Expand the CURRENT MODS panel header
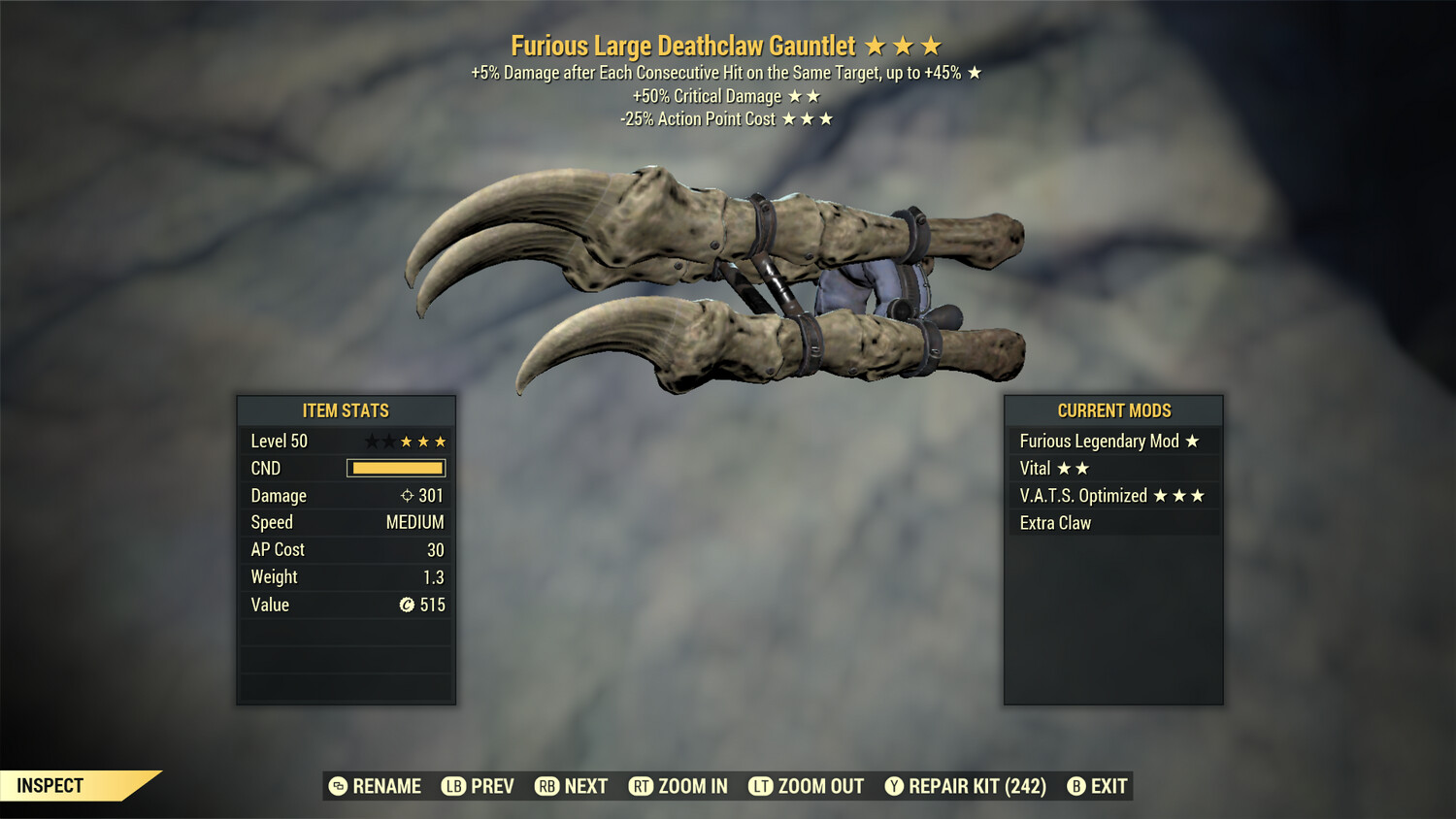1456x819 pixels. click(x=1113, y=410)
